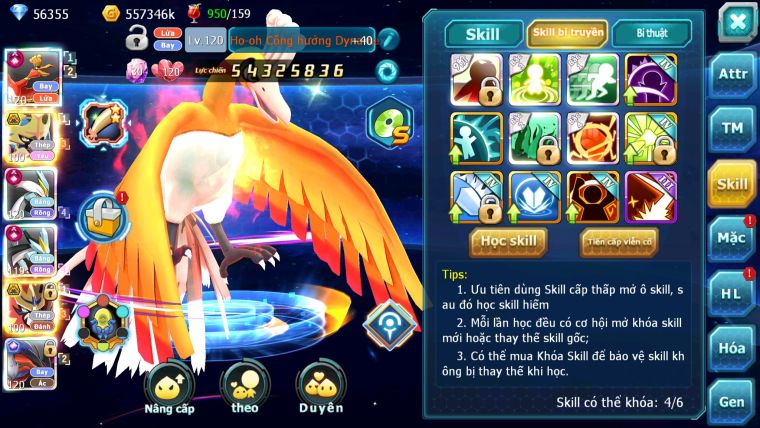
Task: Open the Mặc side tab
Action: 732,238
